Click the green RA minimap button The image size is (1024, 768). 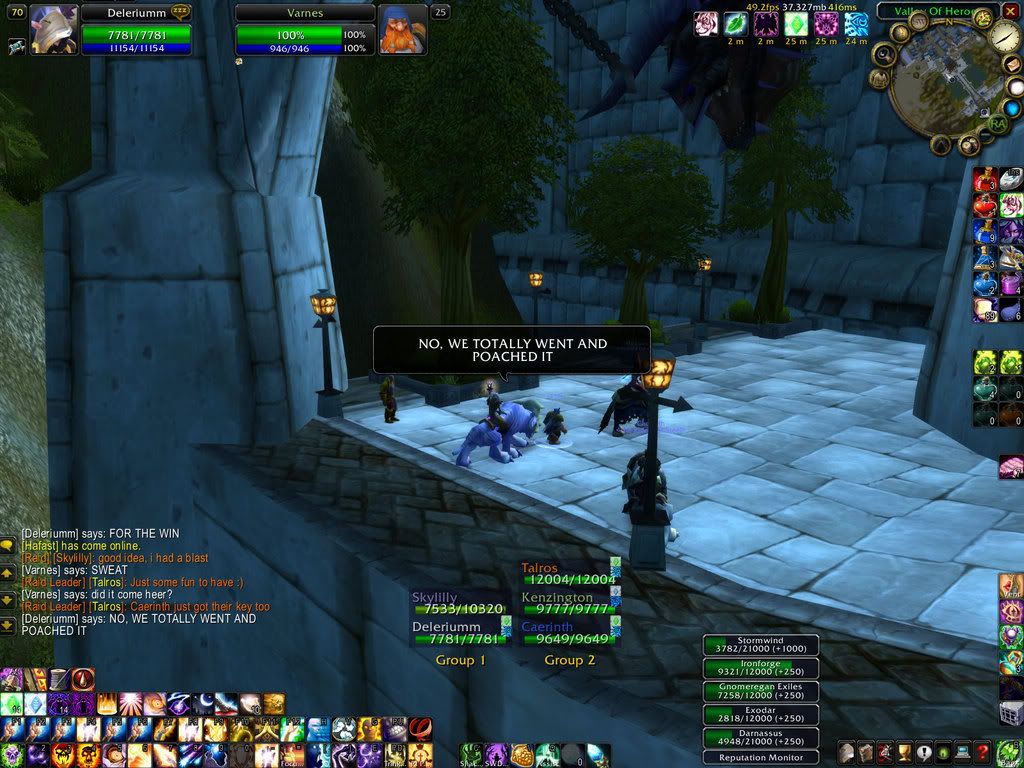coord(997,124)
